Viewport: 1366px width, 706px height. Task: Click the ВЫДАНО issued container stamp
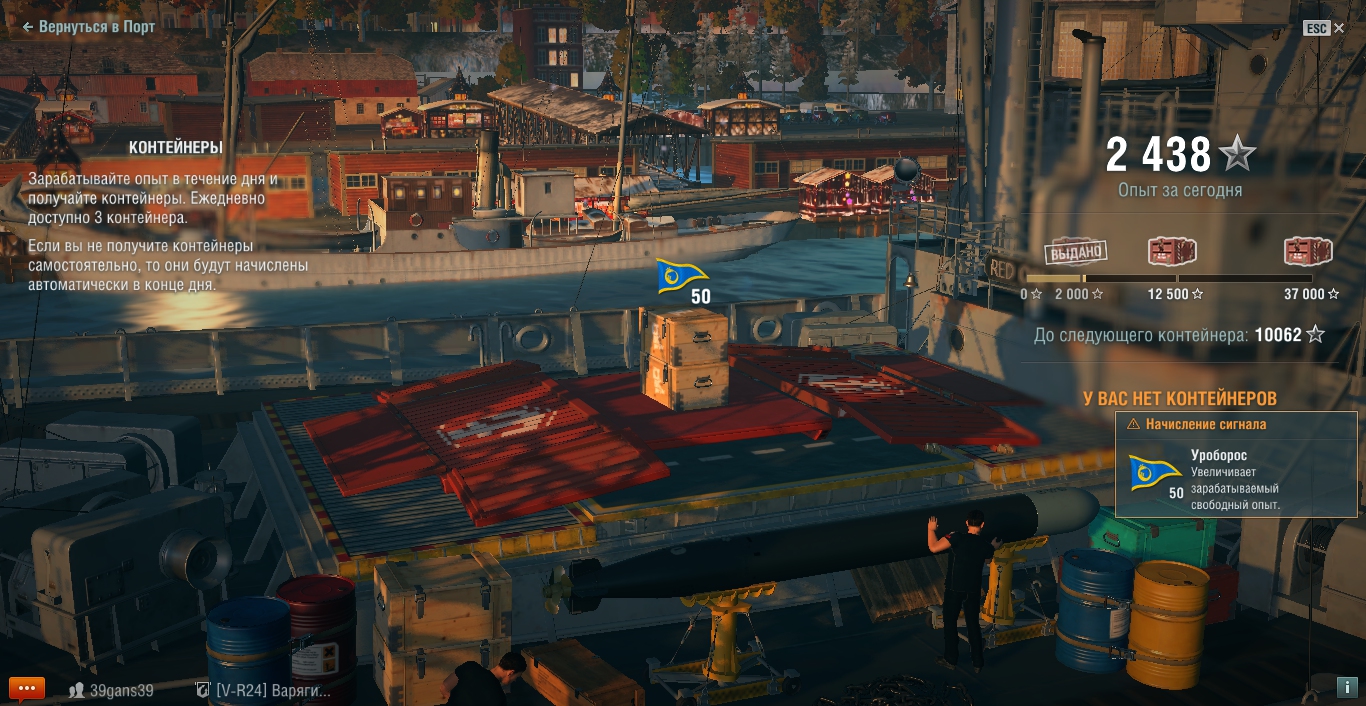[1076, 253]
